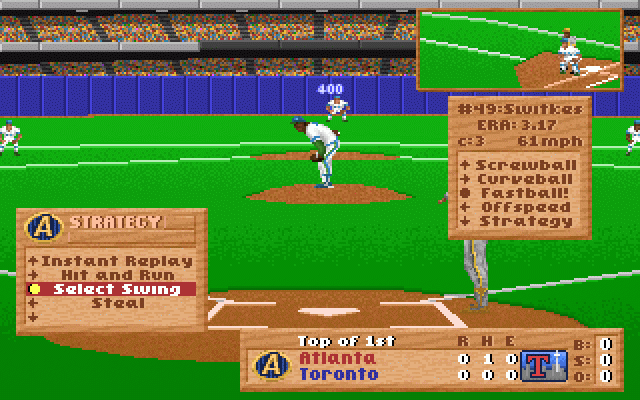640x400 pixels.
Task: Choose the Screwball pitch
Action: point(522,163)
